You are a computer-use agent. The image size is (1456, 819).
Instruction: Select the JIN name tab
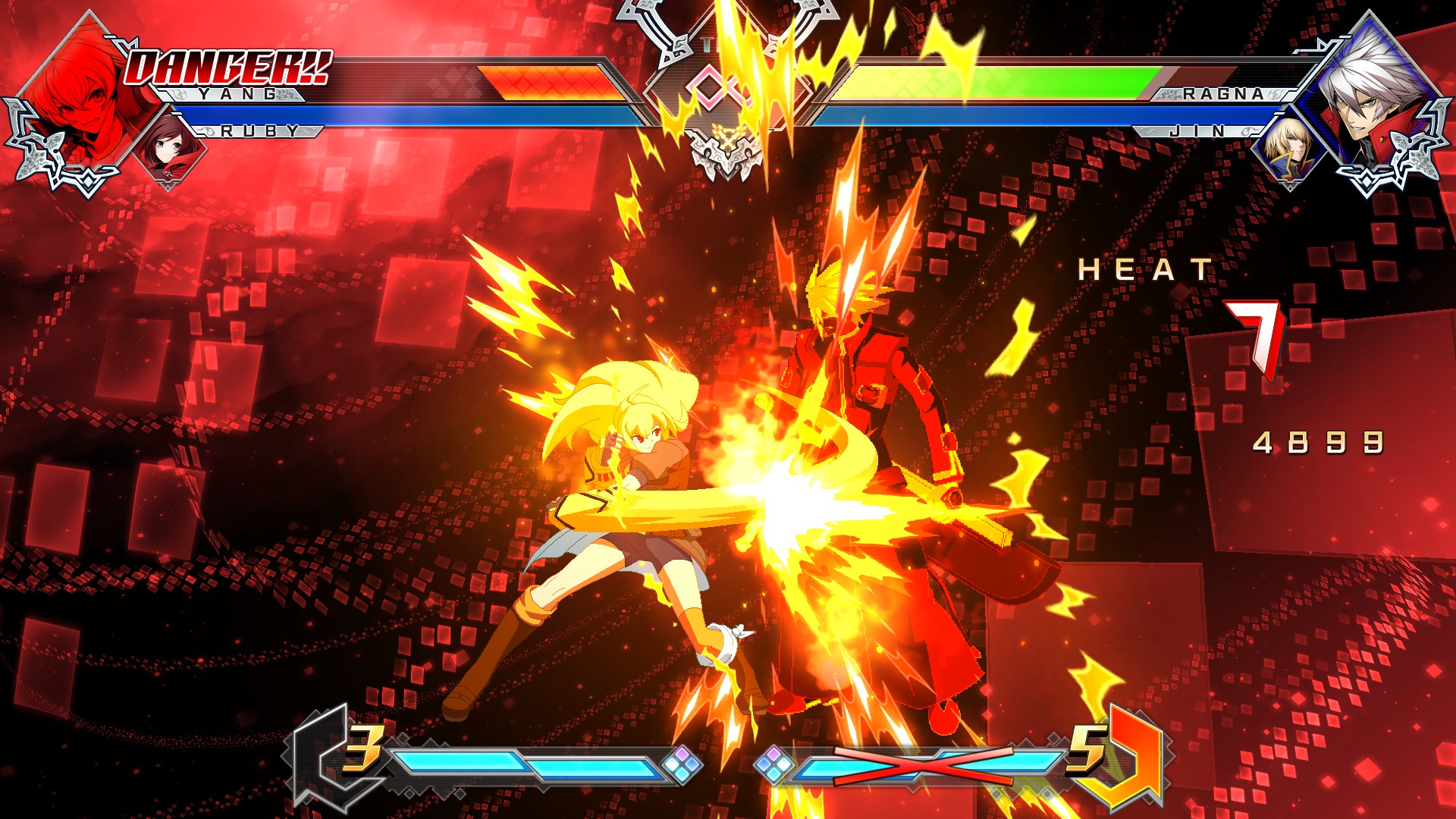[x=1198, y=130]
